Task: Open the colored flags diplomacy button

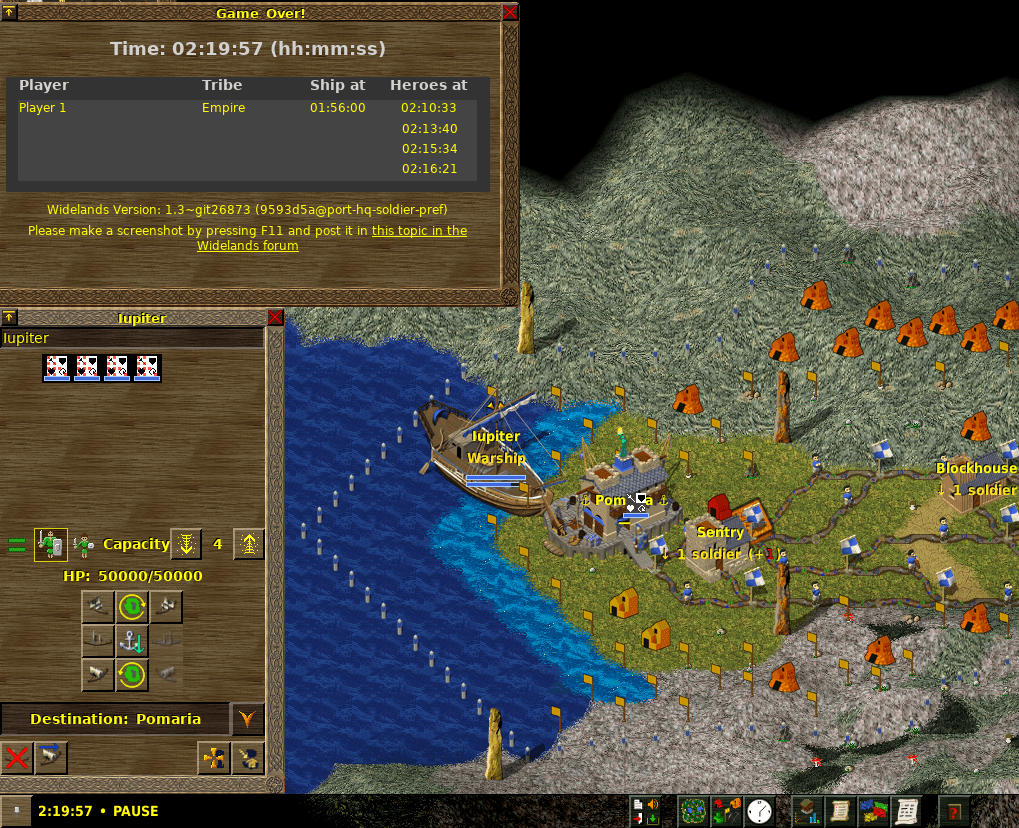Action: 874,810
